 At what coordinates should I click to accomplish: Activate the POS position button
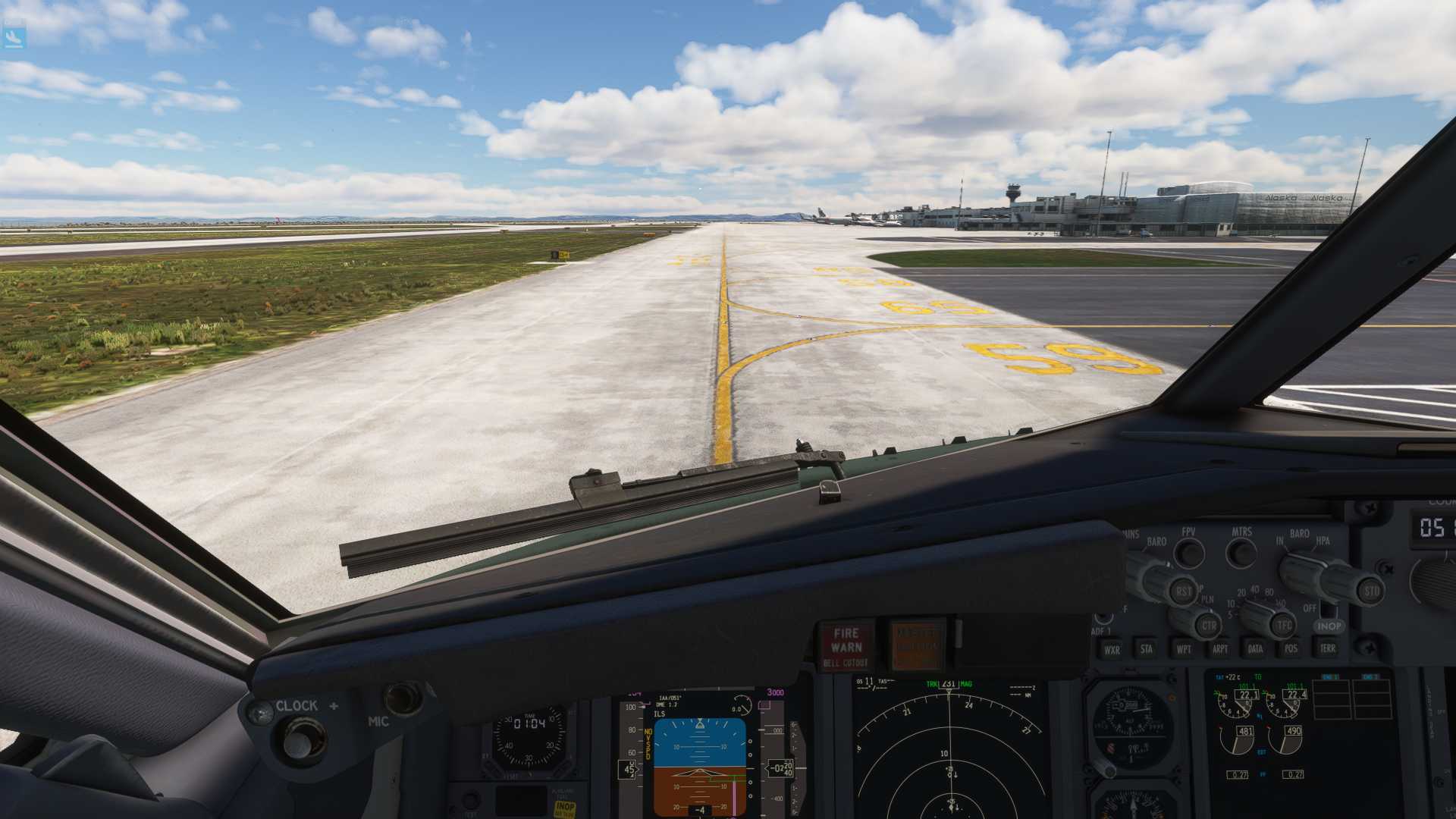(1291, 648)
